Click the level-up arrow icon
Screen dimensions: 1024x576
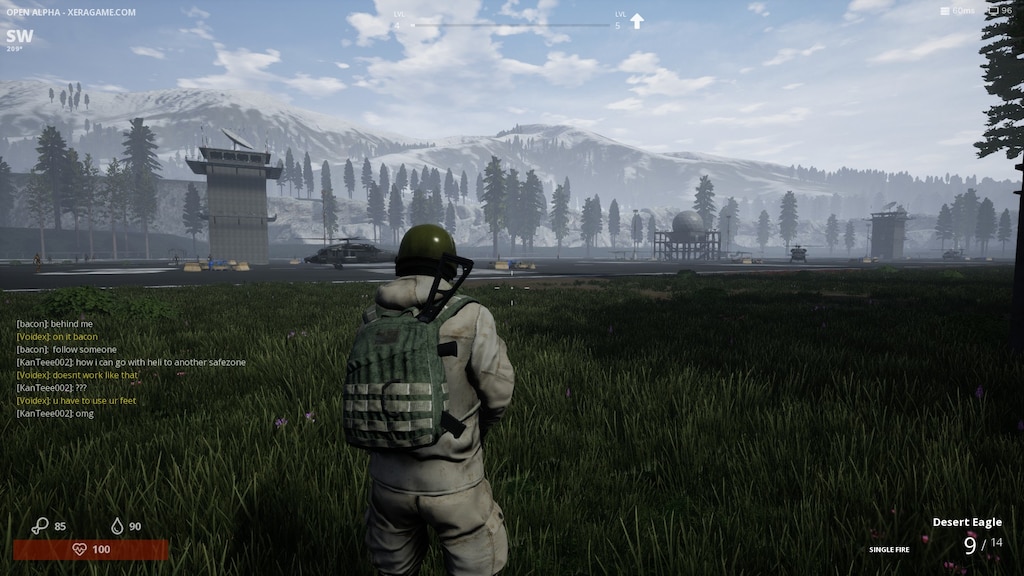coord(637,21)
